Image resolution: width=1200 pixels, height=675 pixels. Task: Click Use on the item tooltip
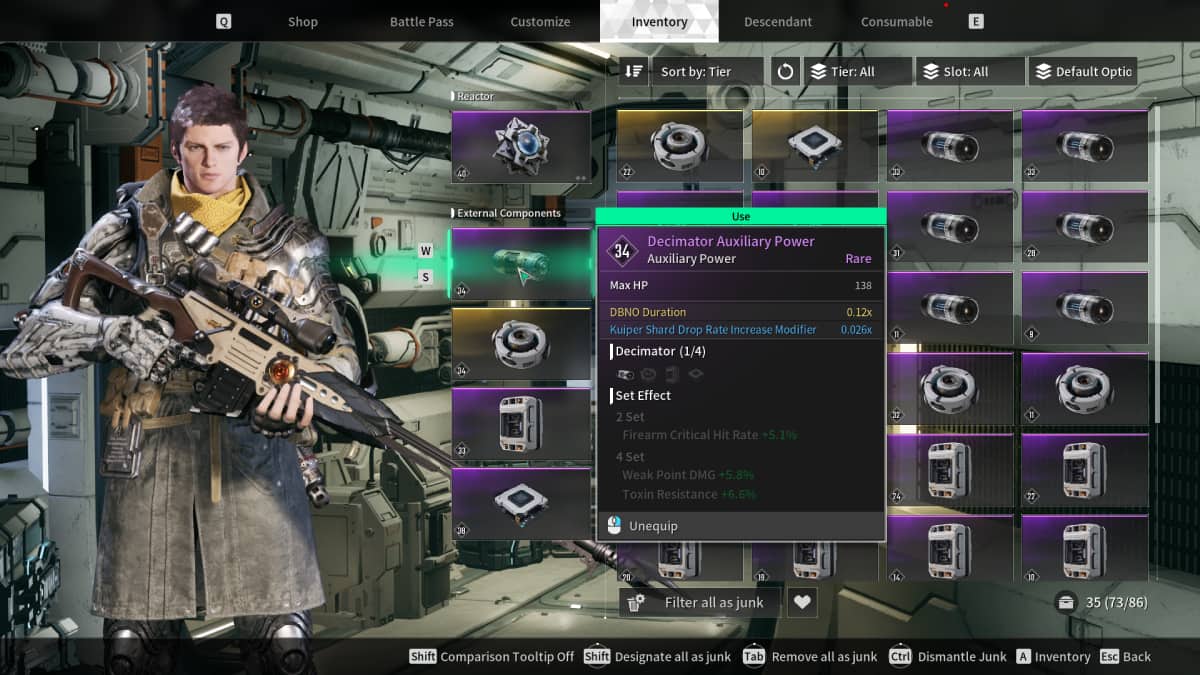click(741, 216)
